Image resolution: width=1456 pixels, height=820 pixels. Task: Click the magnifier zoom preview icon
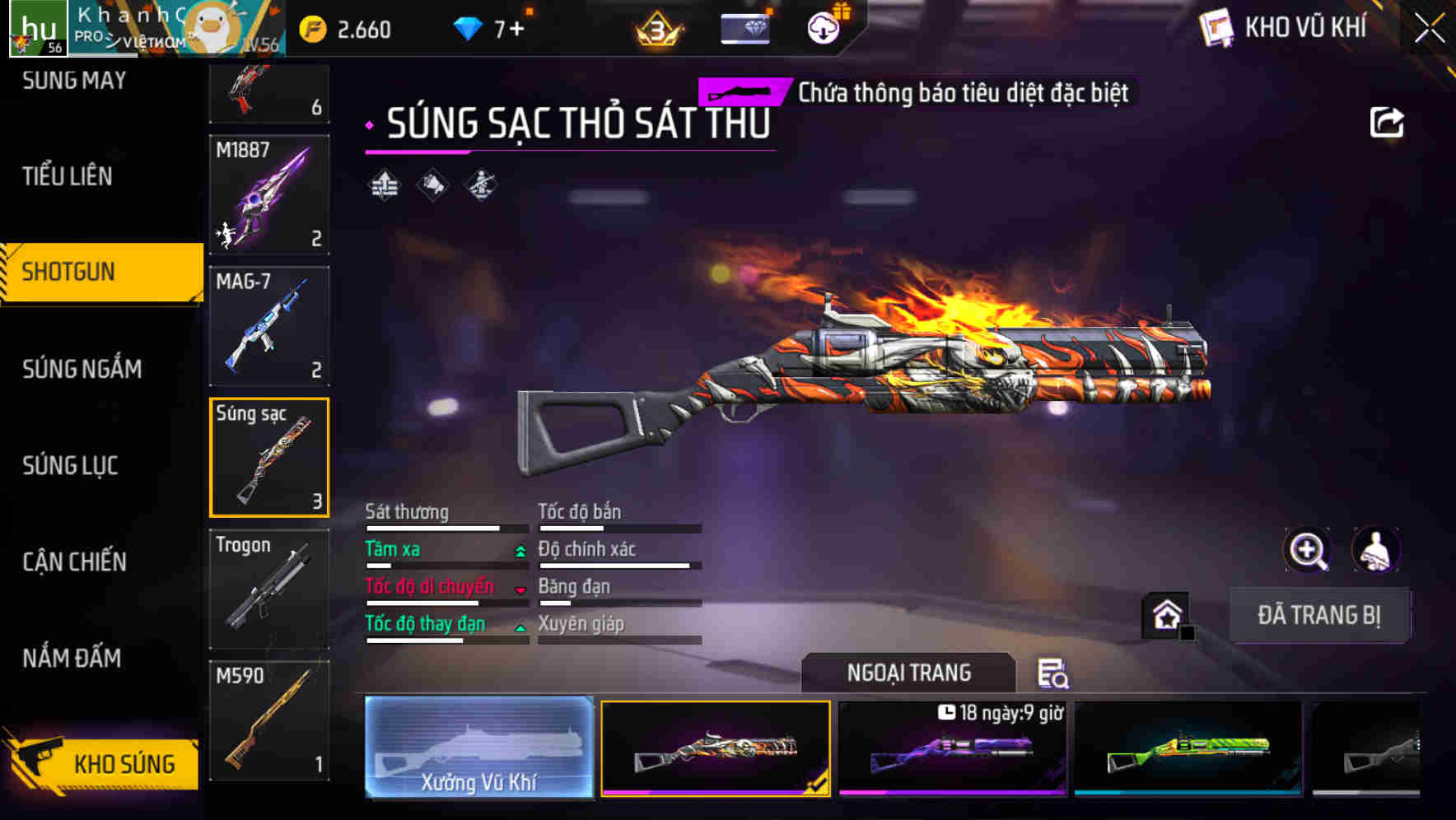point(1308,550)
